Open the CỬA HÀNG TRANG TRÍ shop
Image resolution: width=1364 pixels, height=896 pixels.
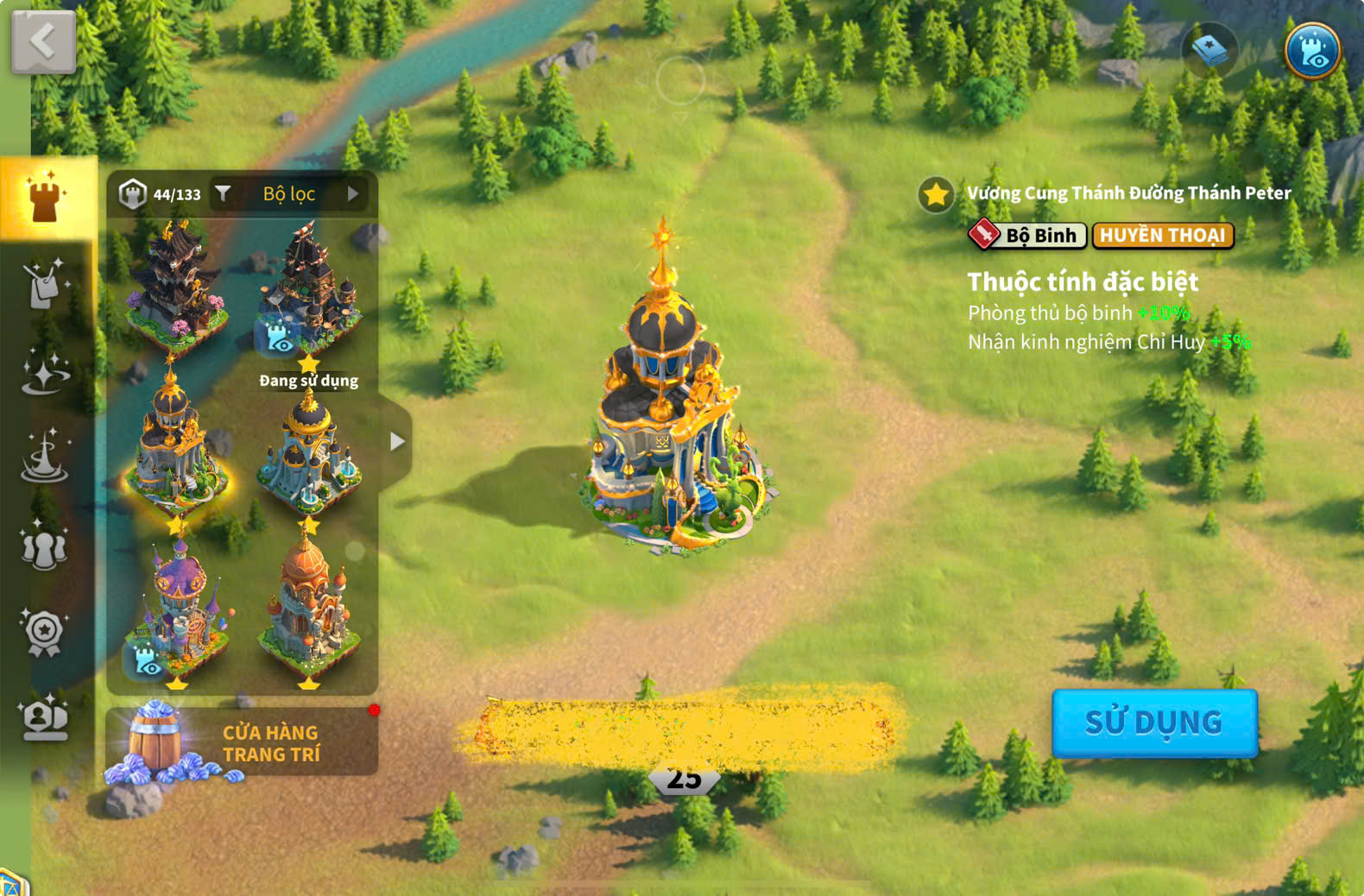coord(242,742)
